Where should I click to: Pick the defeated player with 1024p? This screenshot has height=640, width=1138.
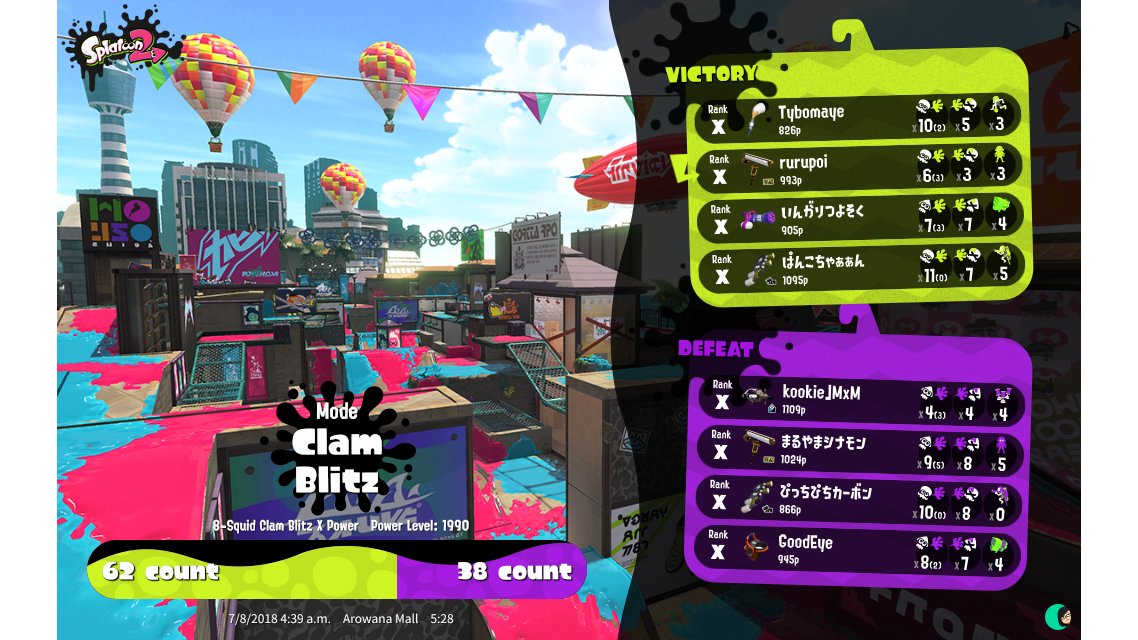858,450
